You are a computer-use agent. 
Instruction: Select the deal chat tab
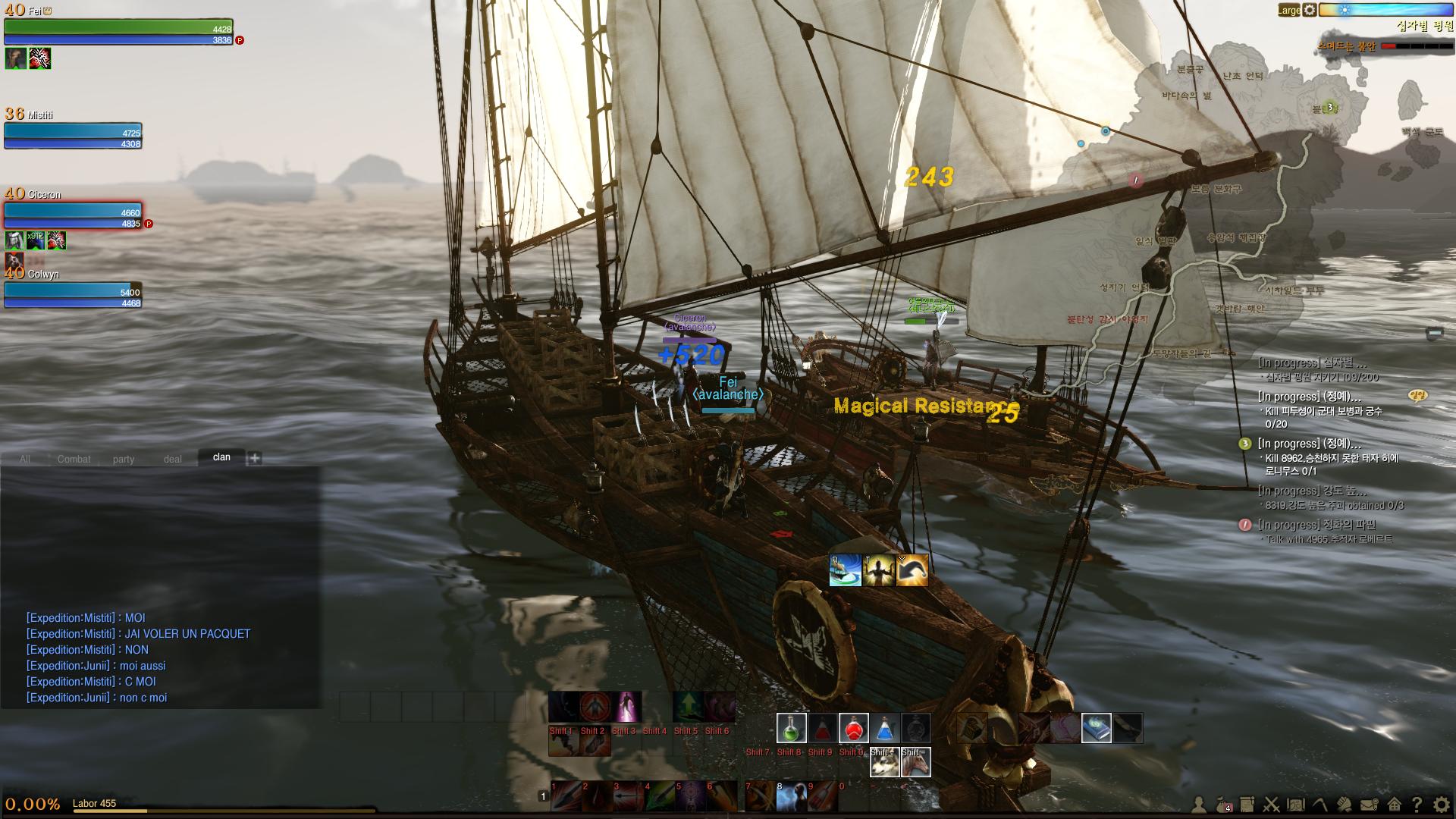coord(173,459)
